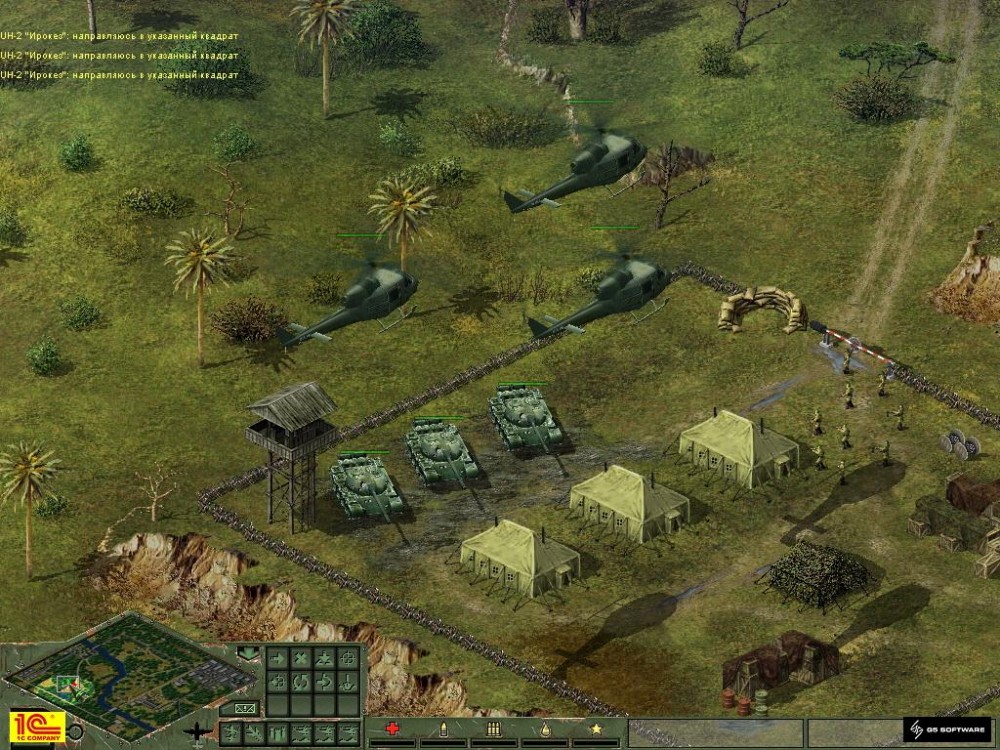
Task: Select the curved right arrow command
Action: [x=324, y=682]
